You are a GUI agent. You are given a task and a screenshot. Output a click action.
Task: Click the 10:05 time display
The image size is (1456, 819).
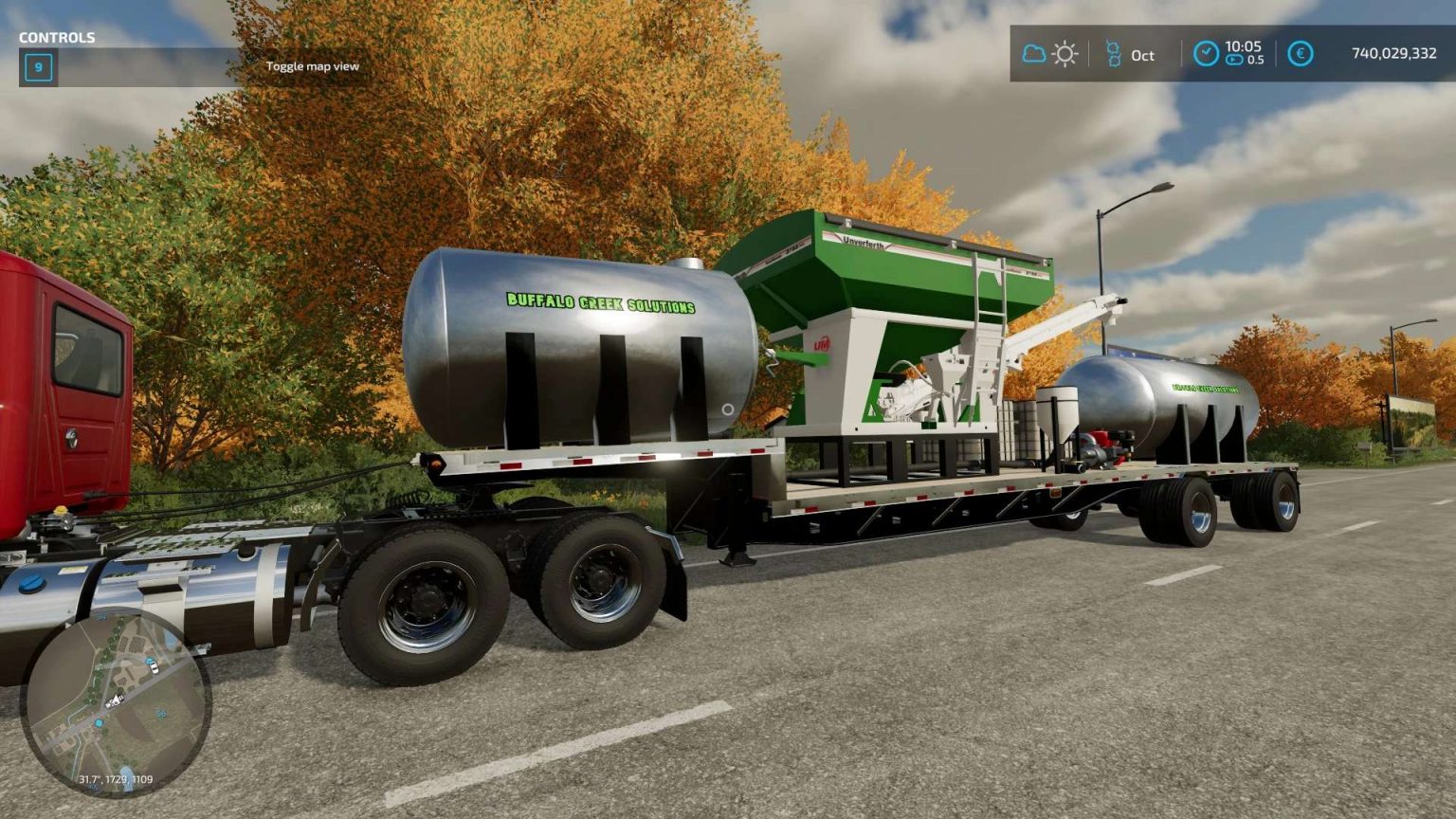point(1245,47)
